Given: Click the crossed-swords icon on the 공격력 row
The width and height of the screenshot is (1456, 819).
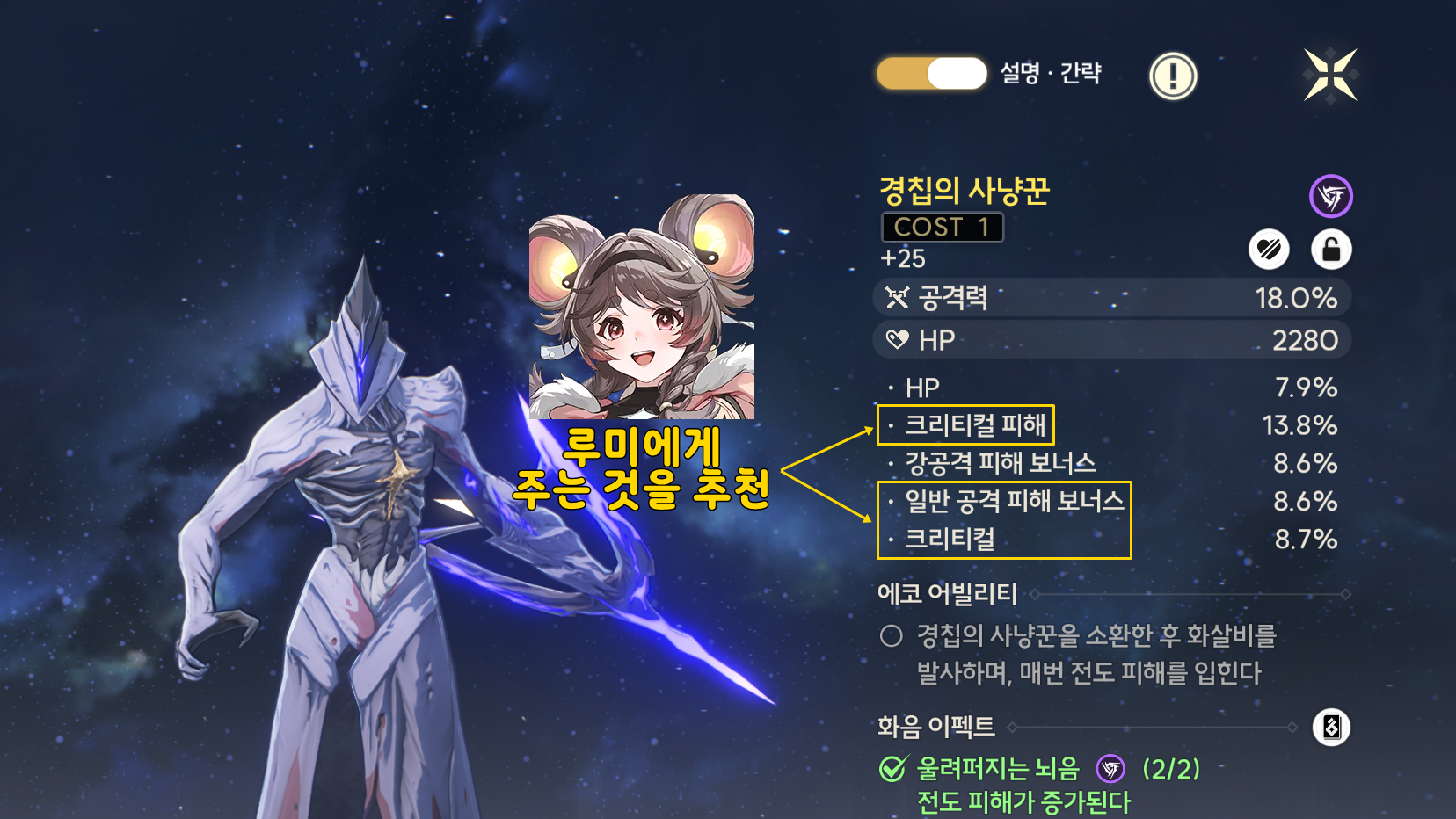Looking at the screenshot, I should tap(896, 298).
